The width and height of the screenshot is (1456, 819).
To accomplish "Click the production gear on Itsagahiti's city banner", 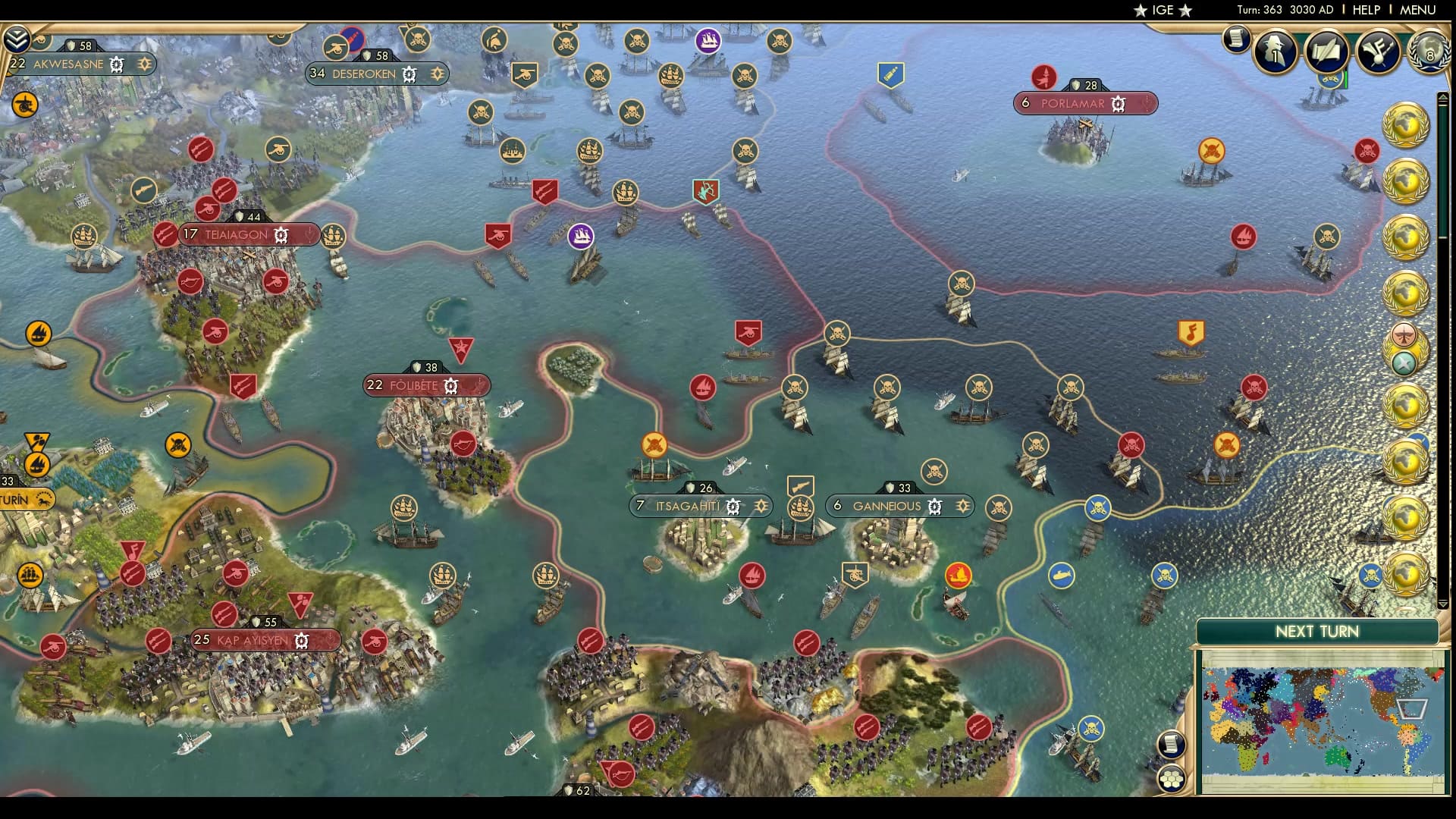I will click(x=733, y=504).
